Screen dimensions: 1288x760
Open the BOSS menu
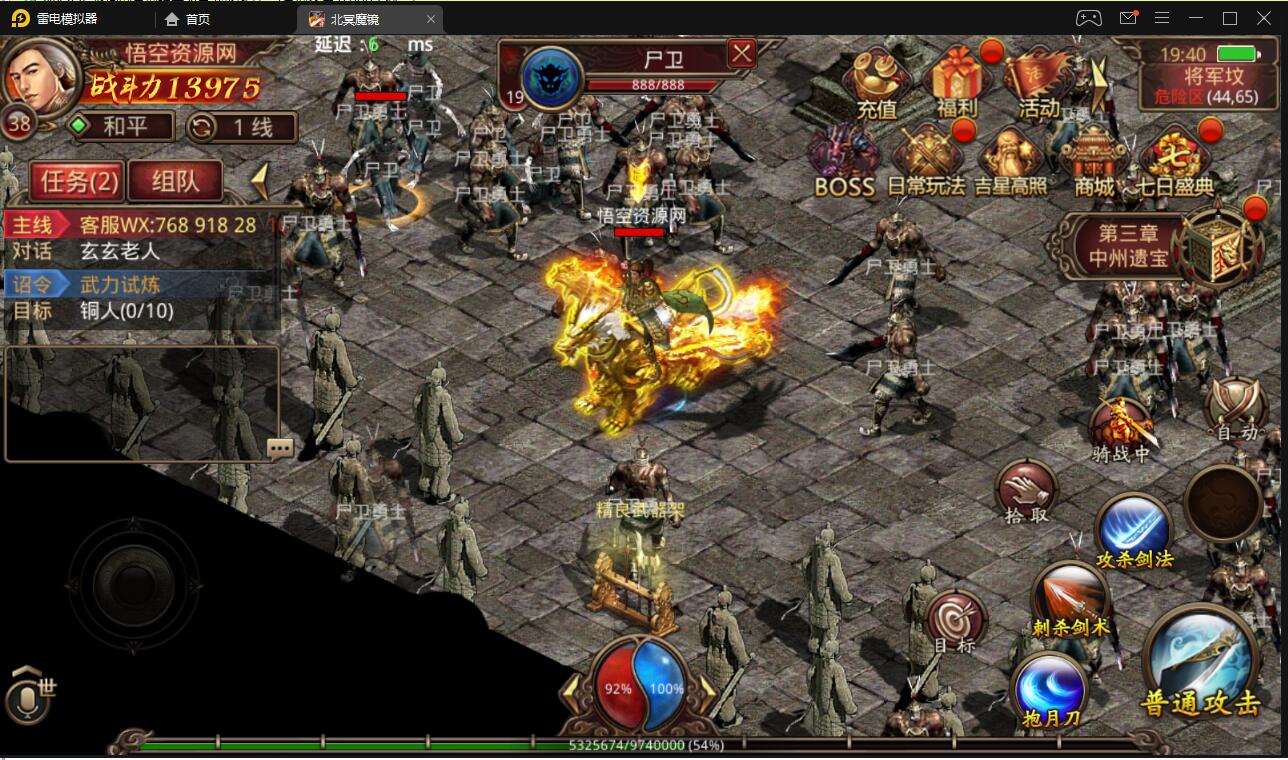pos(844,160)
